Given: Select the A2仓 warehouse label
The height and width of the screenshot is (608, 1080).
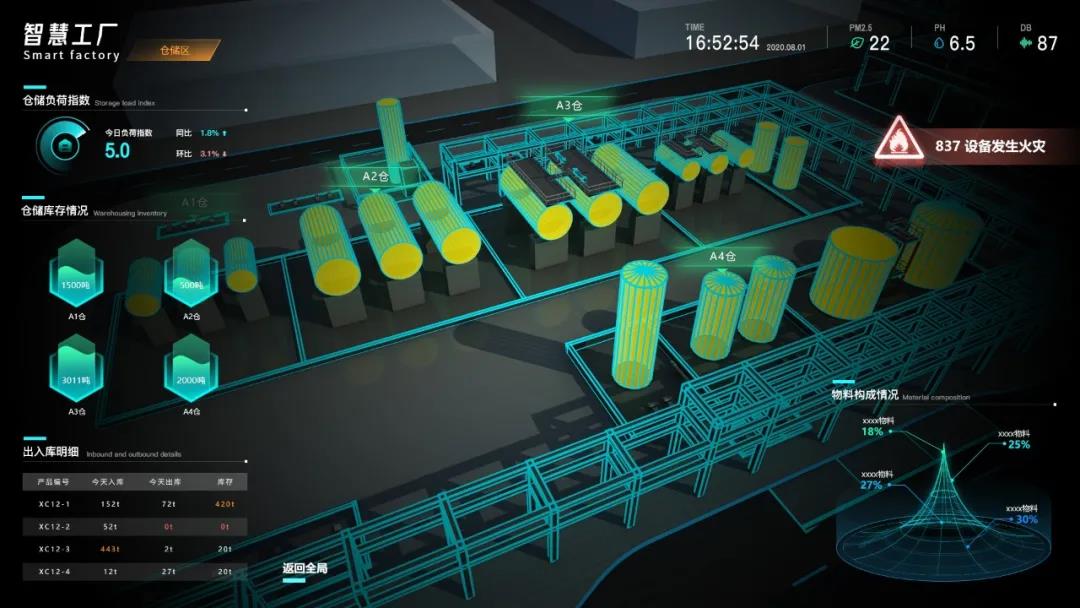Looking at the screenshot, I should coord(374,176).
